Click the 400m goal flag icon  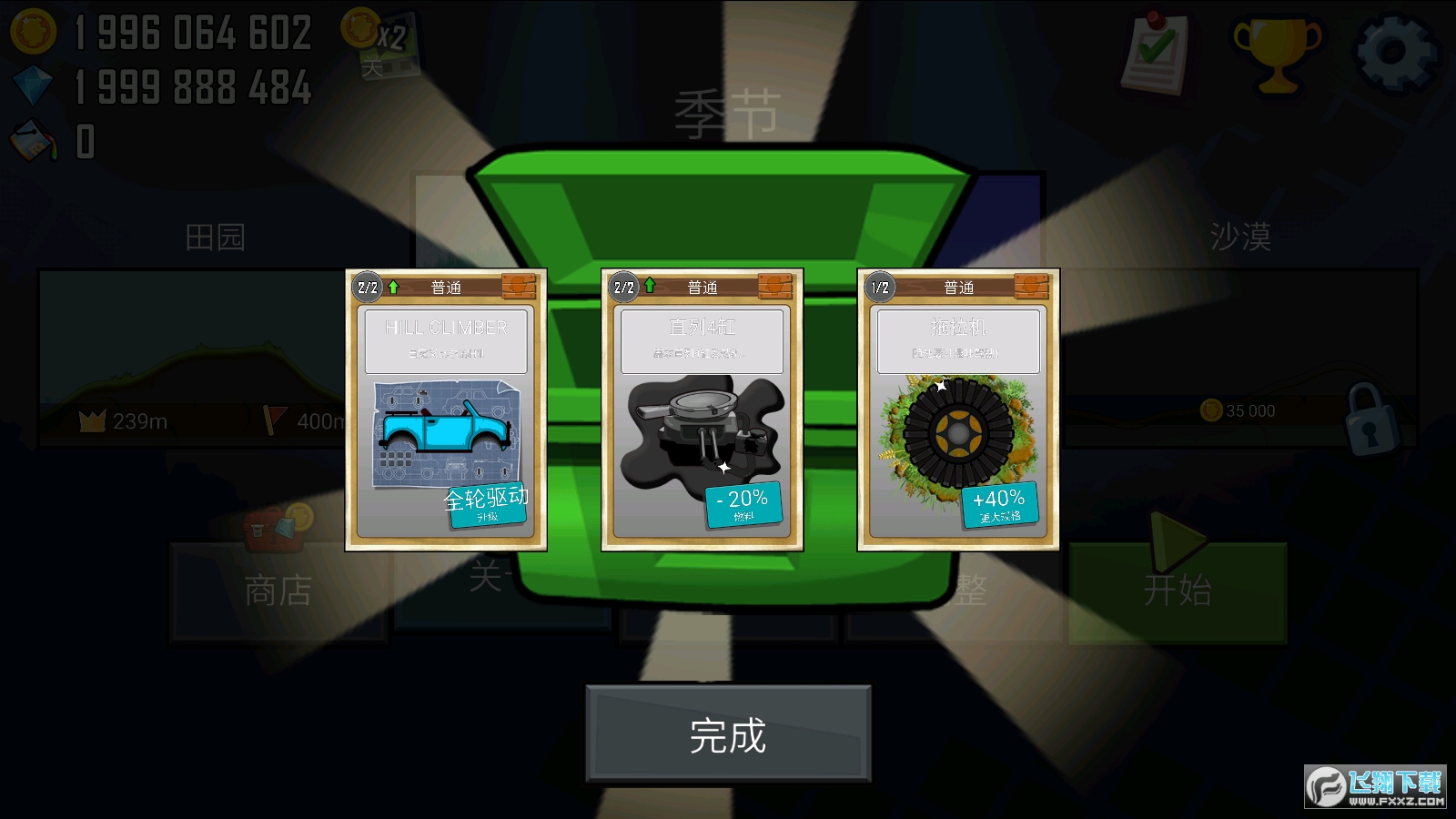pyautogui.click(x=268, y=421)
